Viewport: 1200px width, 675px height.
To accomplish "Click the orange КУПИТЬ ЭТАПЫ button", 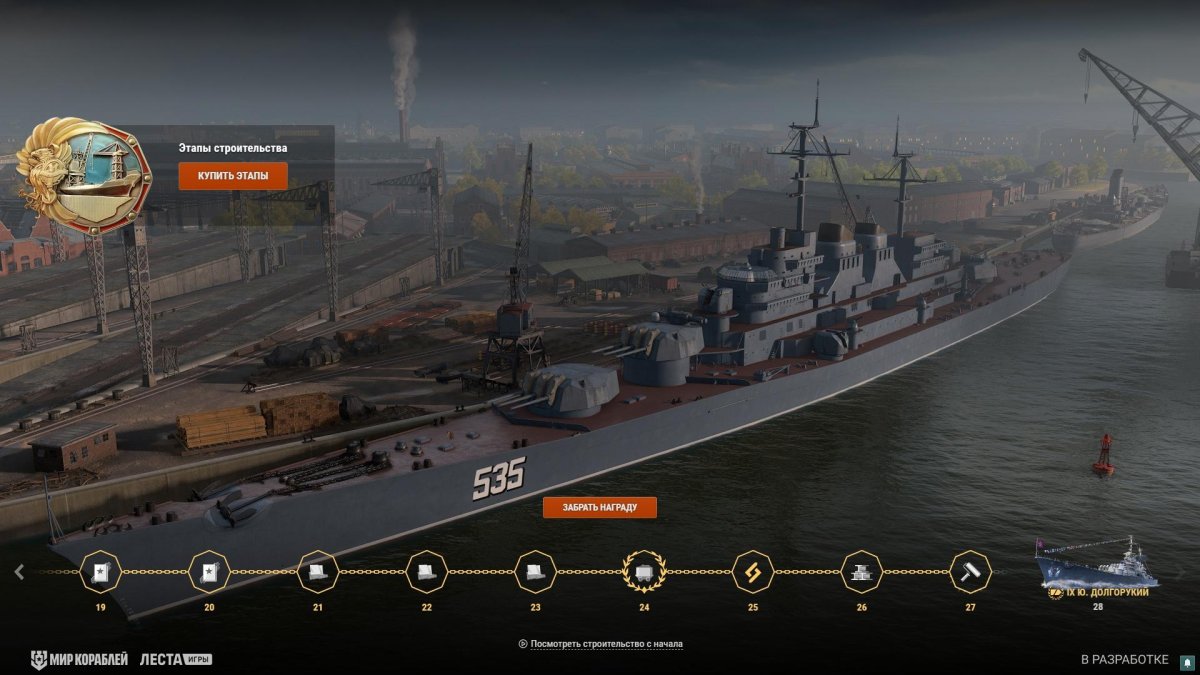I will 233,176.
